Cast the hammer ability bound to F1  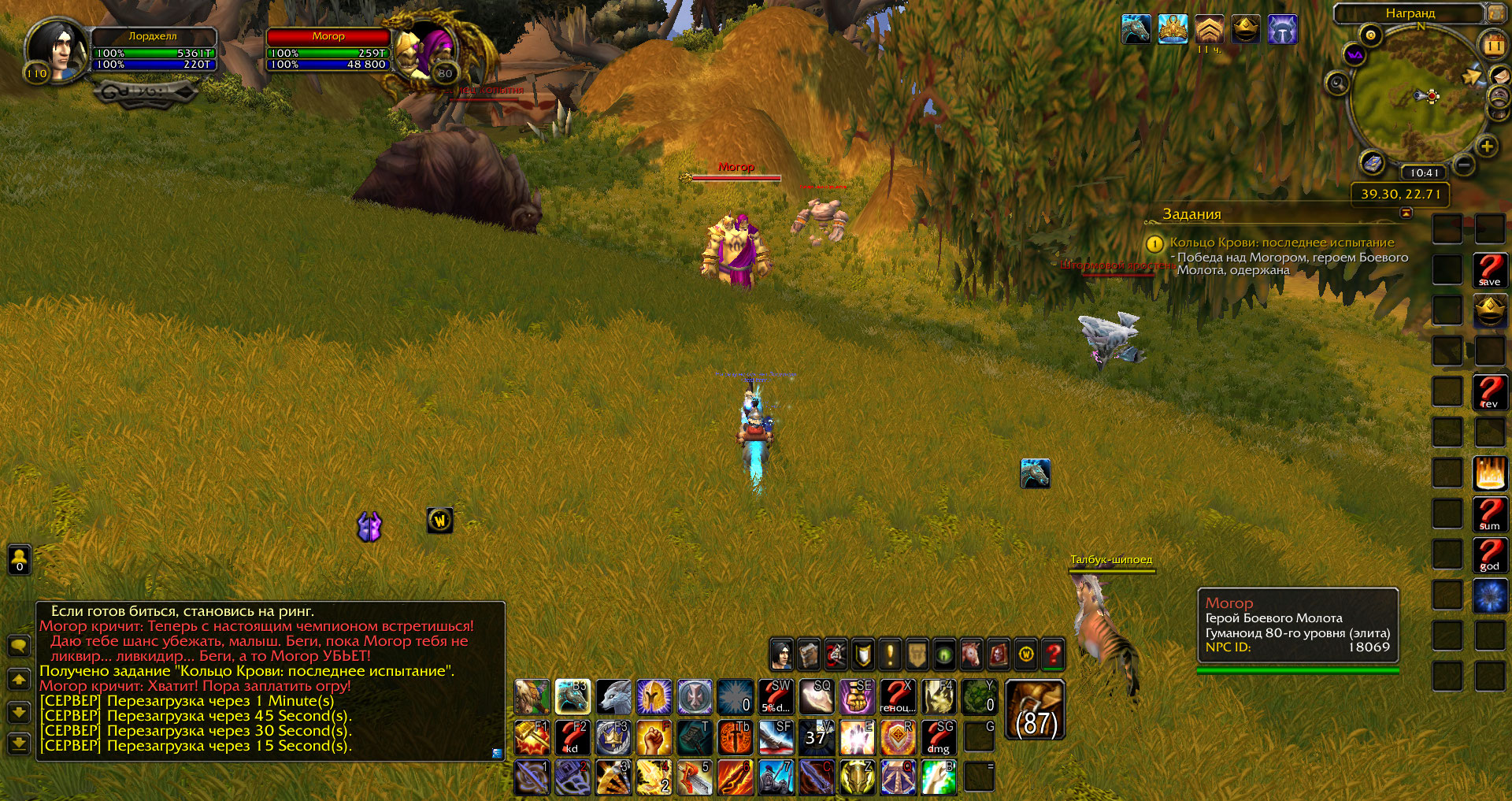click(532, 738)
